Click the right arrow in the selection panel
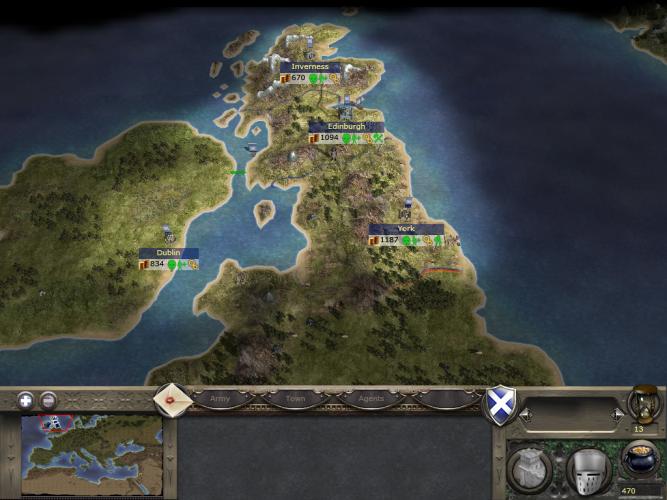 pos(617,413)
